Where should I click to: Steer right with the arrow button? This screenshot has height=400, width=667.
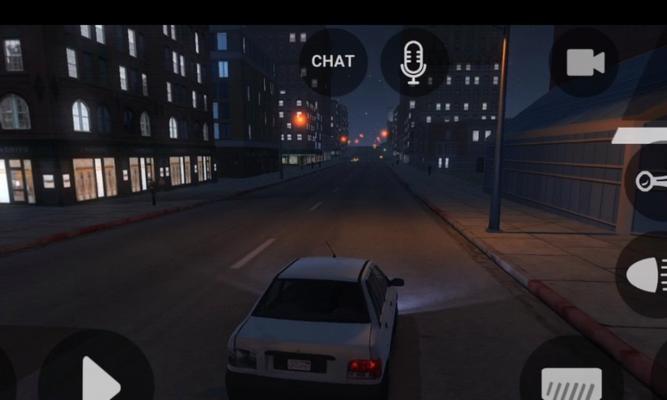pos(97,378)
